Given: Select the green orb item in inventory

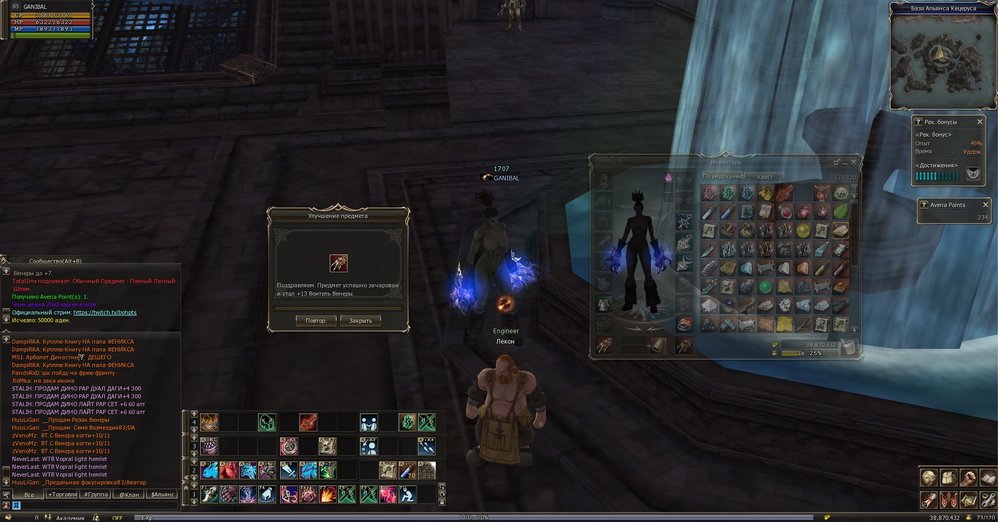Looking at the screenshot, I should click(x=764, y=286).
